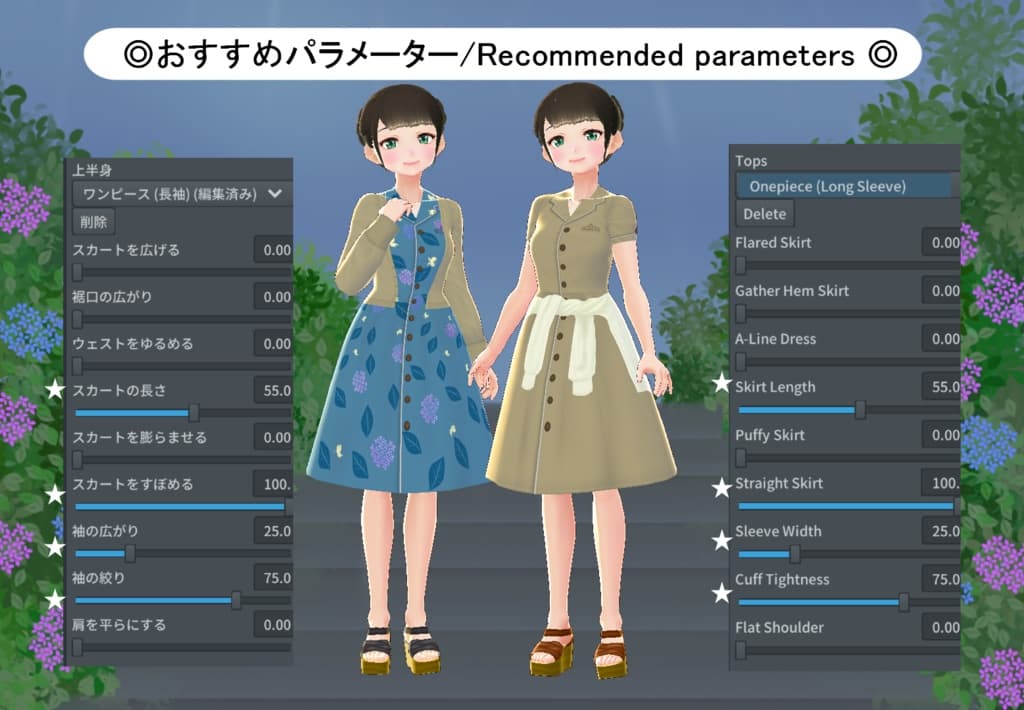Viewport: 1024px width, 710px height.
Task: Click the Cuff Tightness slider handle
Action: [904, 601]
